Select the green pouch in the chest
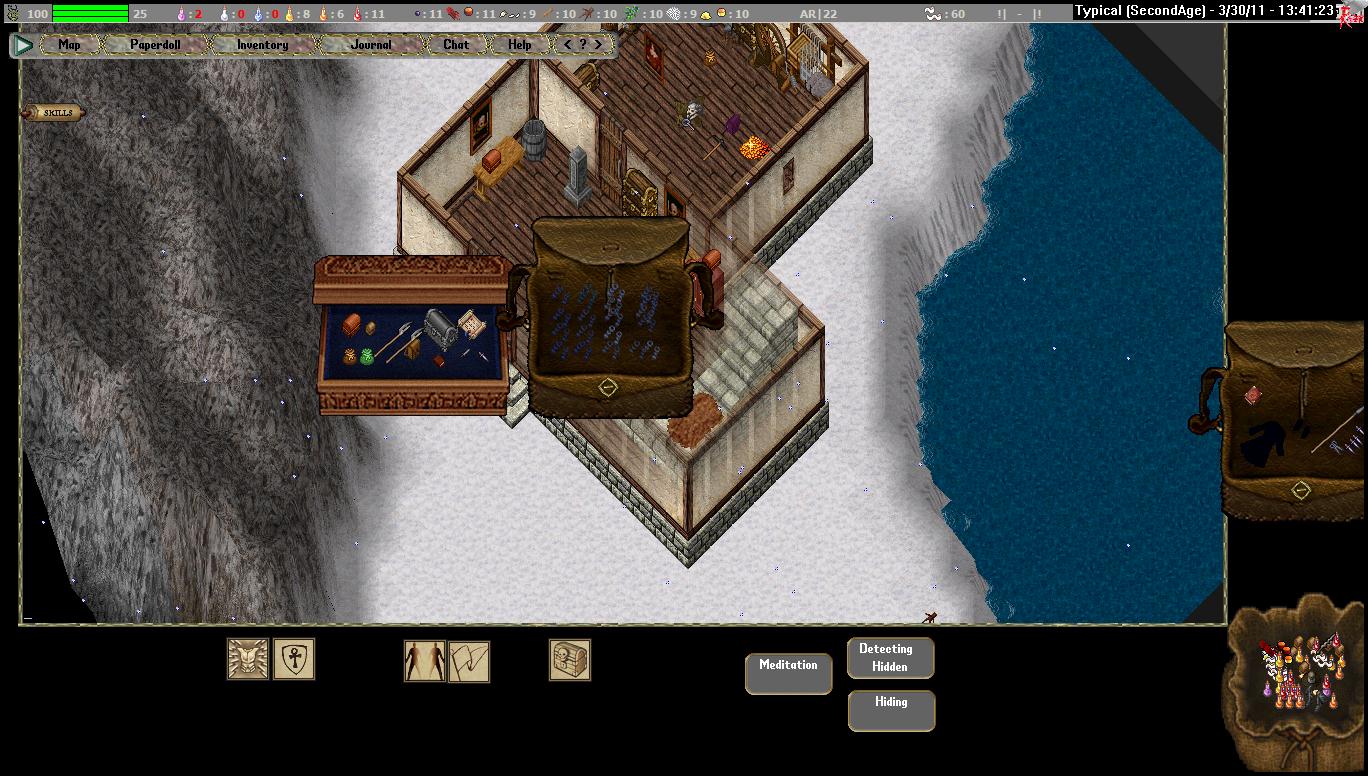The height and width of the screenshot is (776, 1368). 366,355
